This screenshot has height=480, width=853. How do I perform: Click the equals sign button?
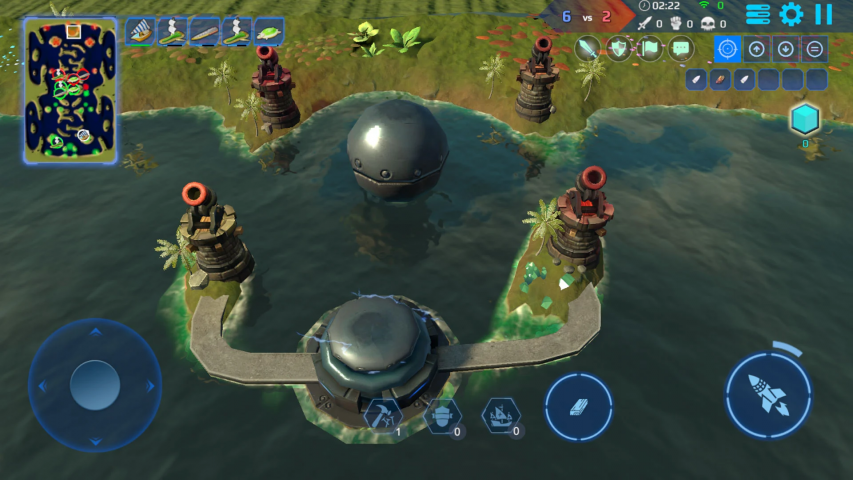815,48
